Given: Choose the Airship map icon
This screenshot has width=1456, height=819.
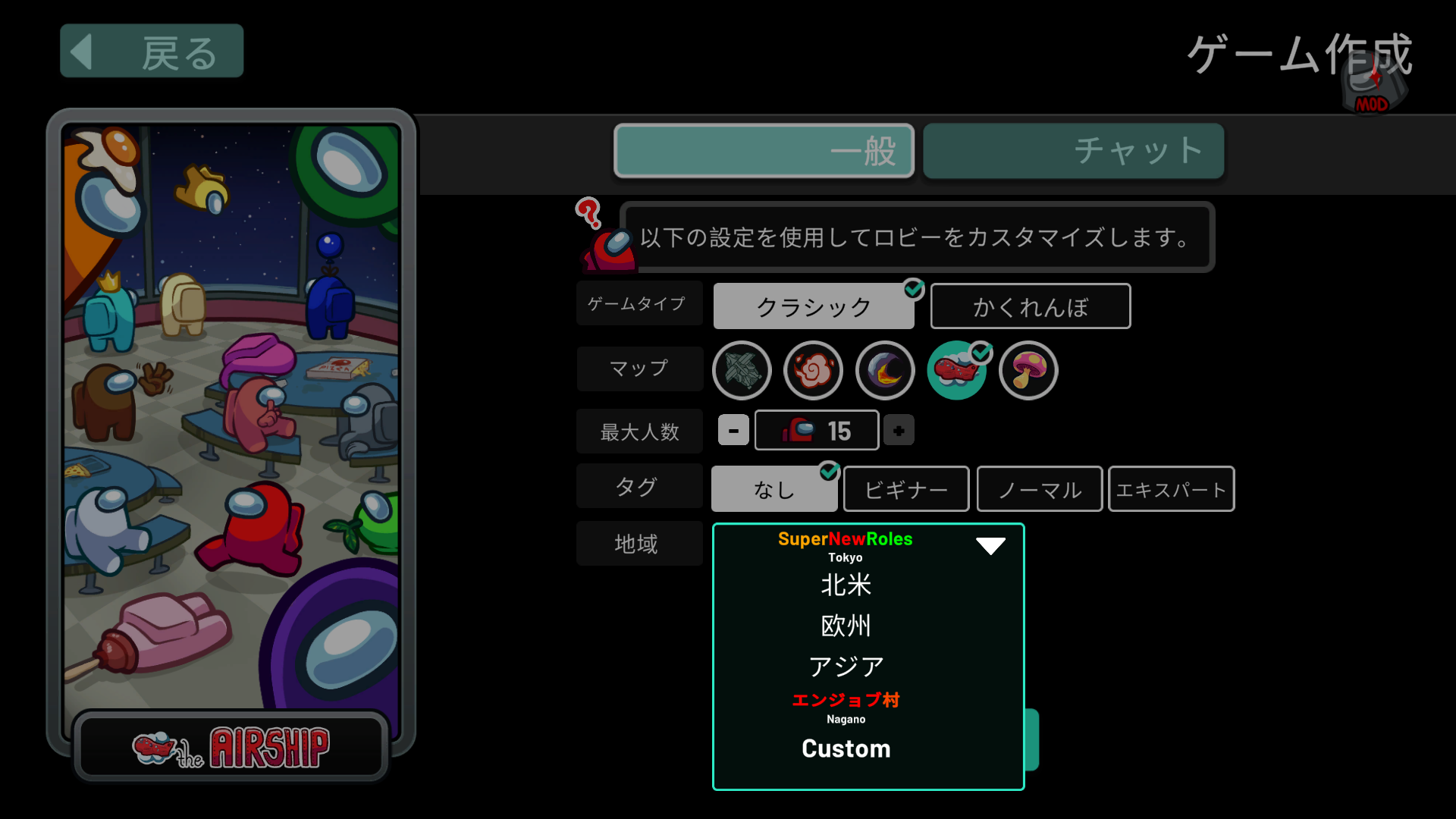Looking at the screenshot, I should (x=956, y=371).
